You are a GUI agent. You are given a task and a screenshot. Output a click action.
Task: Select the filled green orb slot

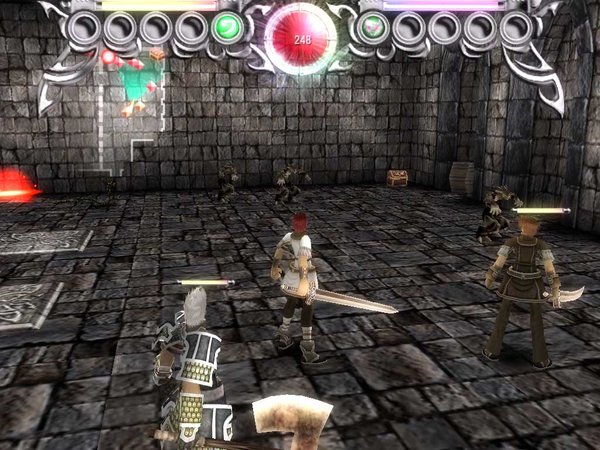pyautogui.click(x=229, y=26)
